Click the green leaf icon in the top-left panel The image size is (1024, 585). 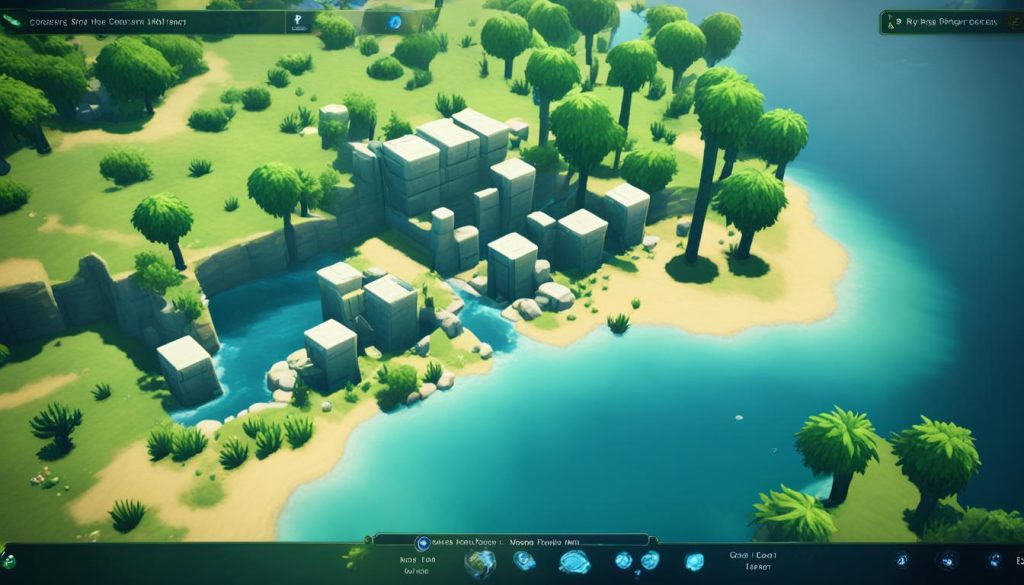[11, 21]
